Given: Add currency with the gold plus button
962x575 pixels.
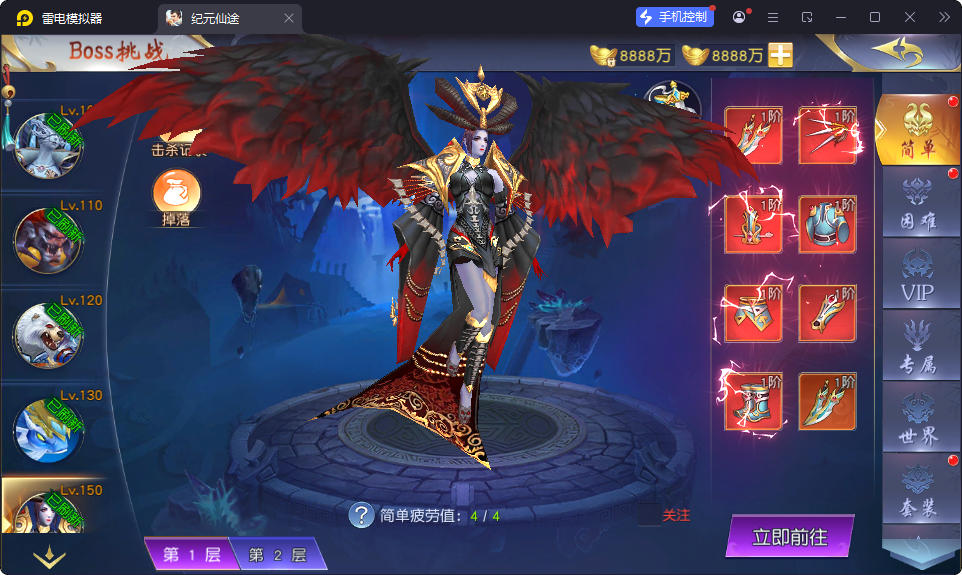Looking at the screenshot, I should 780,55.
